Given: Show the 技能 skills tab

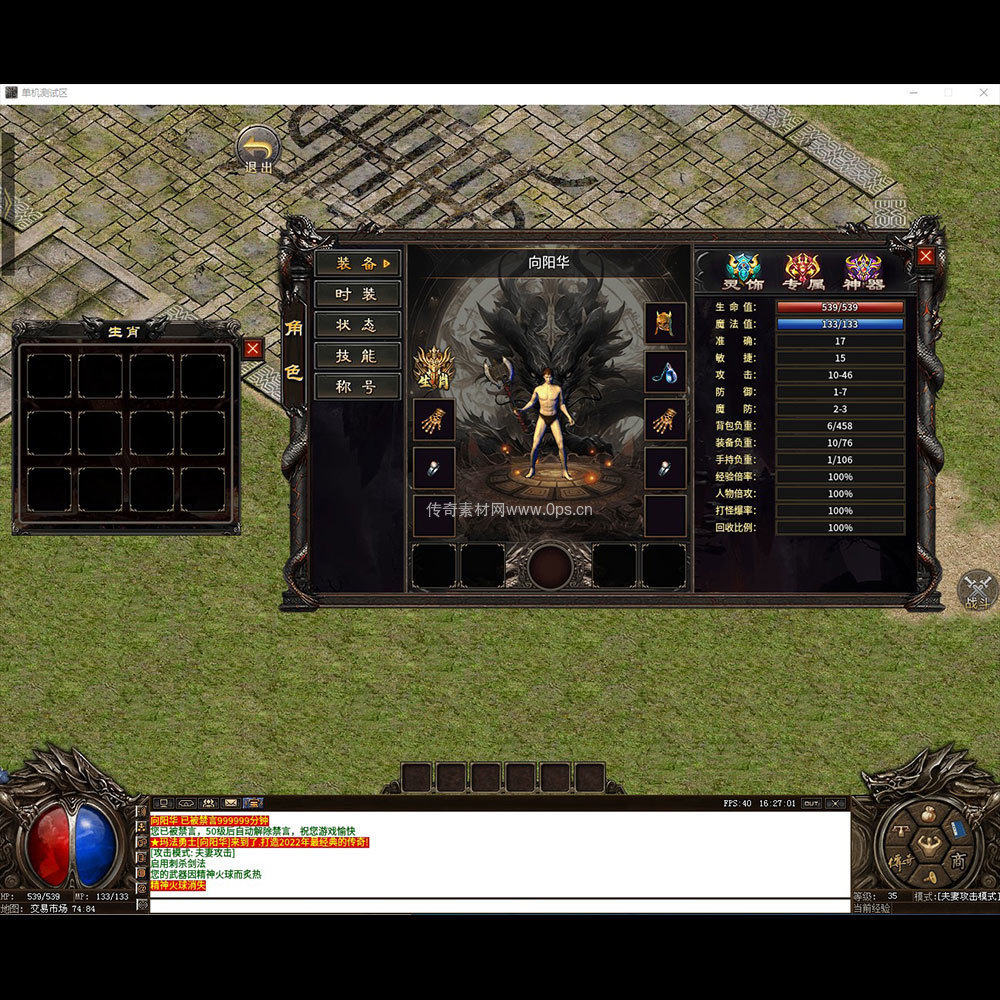Looking at the screenshot, I should [x=357, y=356].
